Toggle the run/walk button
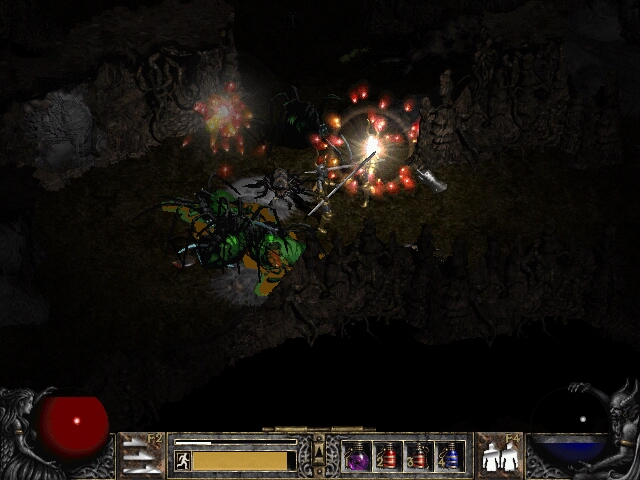 [x=183, y=460]
